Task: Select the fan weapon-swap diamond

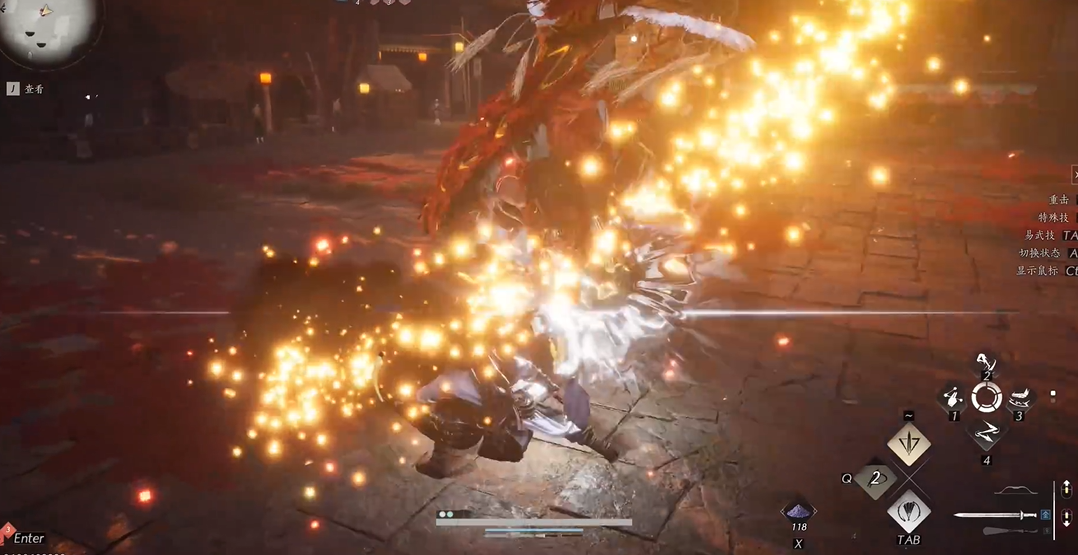Action: pyautogui.click(x=909, y=512)
